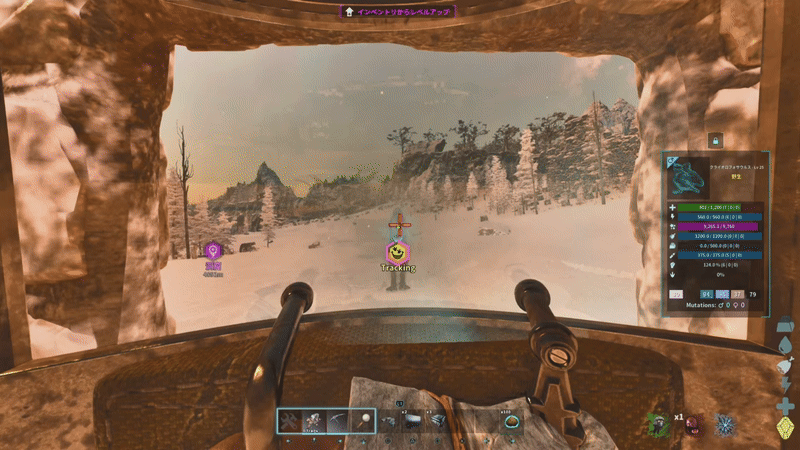Select the torch club hotbar slot
800x450 pixels.
(364, 422)
